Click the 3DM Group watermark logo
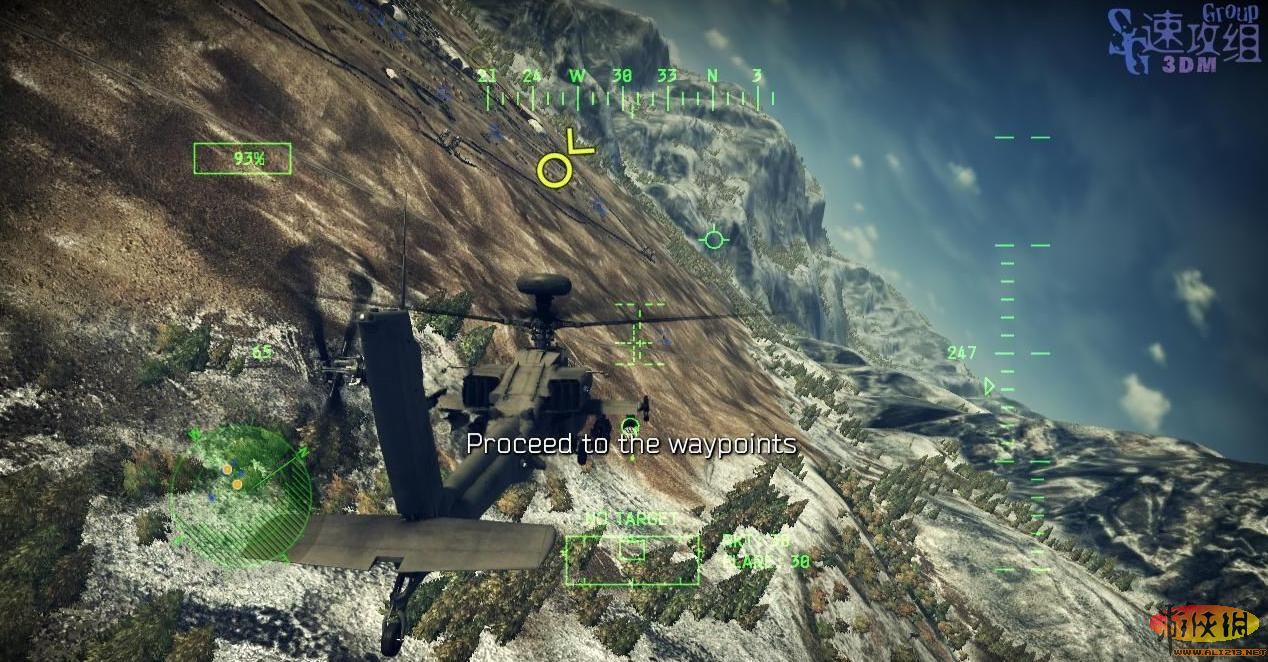Viewport: 1268px width, 662px height. tap(1182, 42)
